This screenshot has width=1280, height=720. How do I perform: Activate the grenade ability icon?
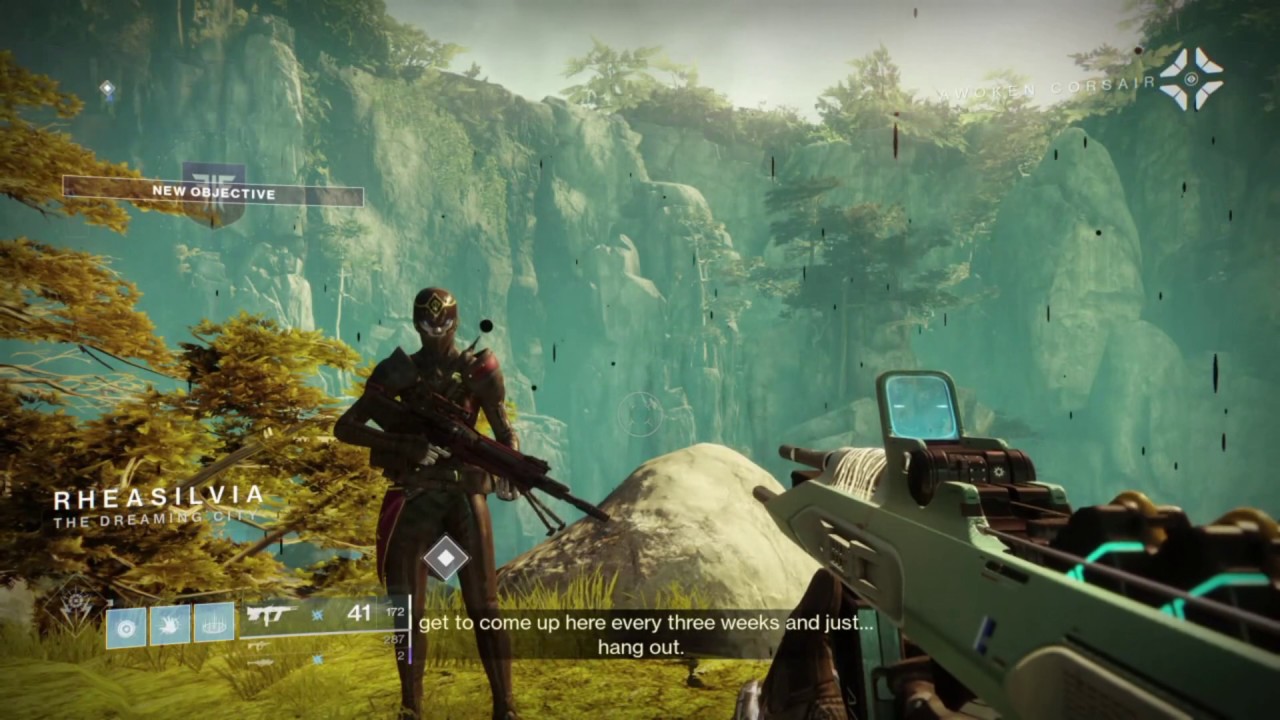[x=126, y=625]
